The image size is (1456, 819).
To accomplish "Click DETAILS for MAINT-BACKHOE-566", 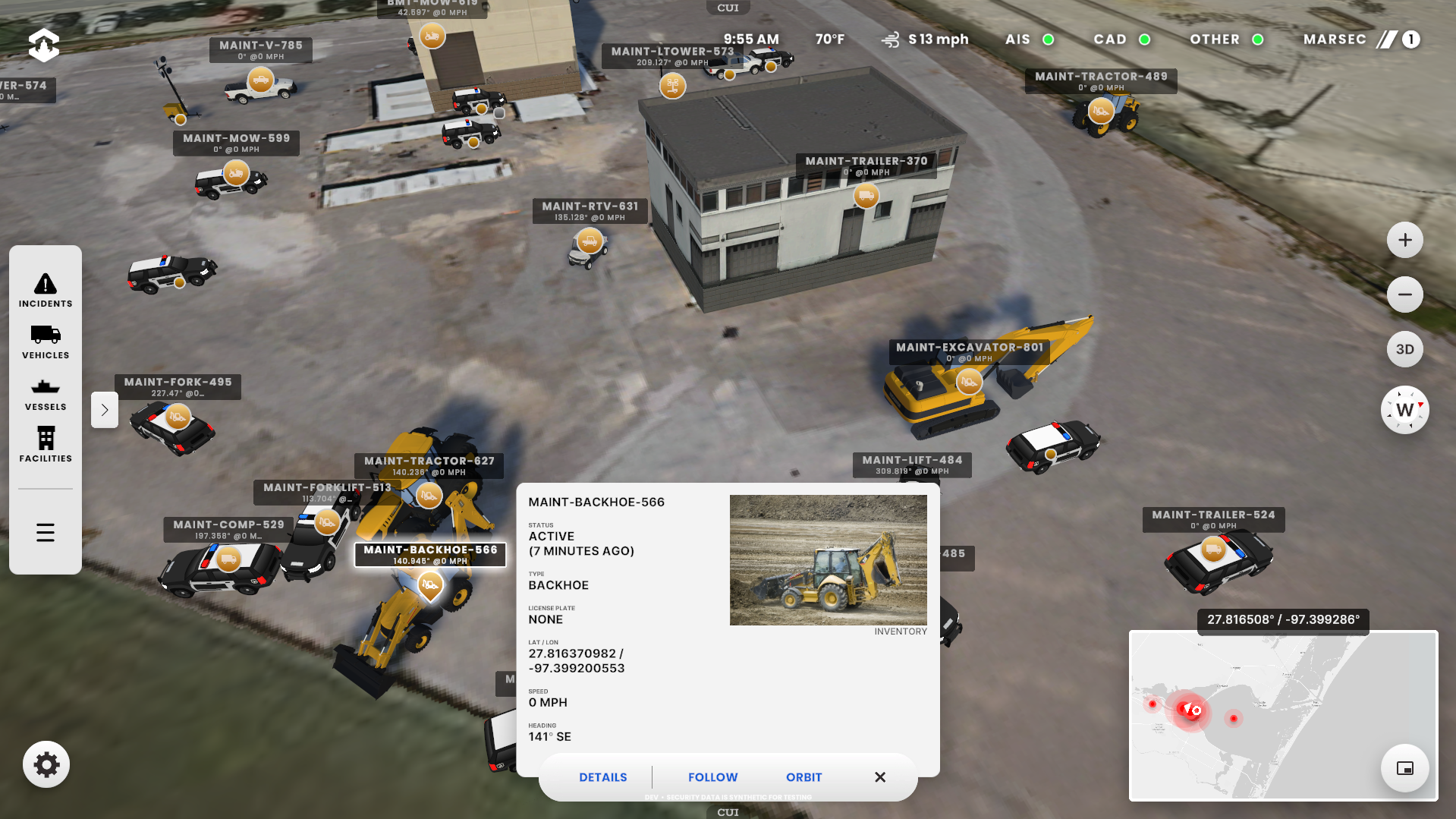I will point(602,776).
